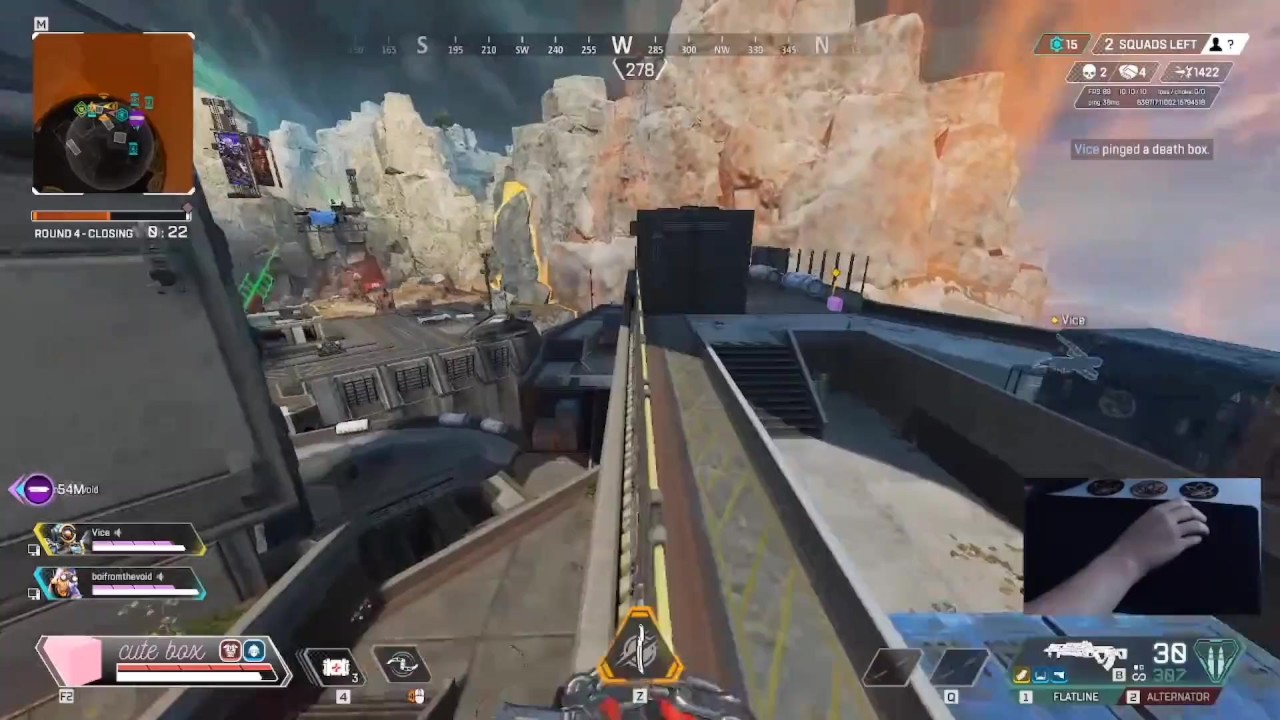Select the webcam overlay showing the hand
Screen dimensions: 1280x720
point(1142,545)
